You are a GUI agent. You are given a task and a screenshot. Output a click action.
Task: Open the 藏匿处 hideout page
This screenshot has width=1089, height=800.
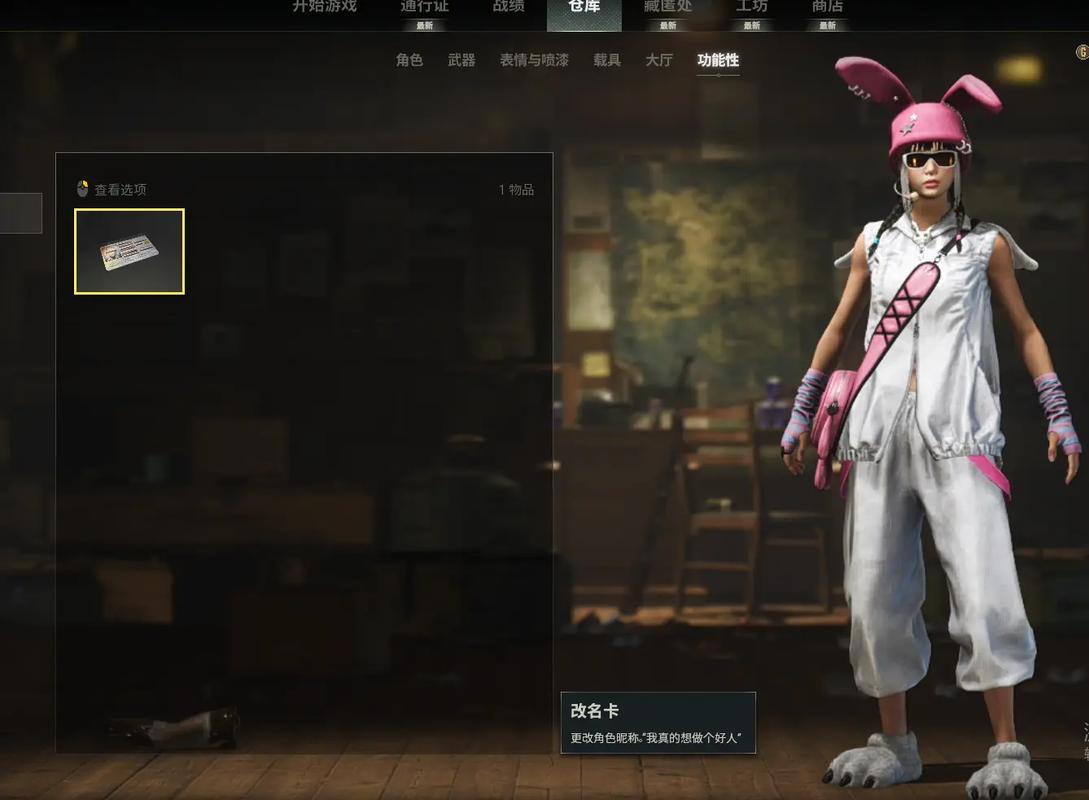(668, 7)
